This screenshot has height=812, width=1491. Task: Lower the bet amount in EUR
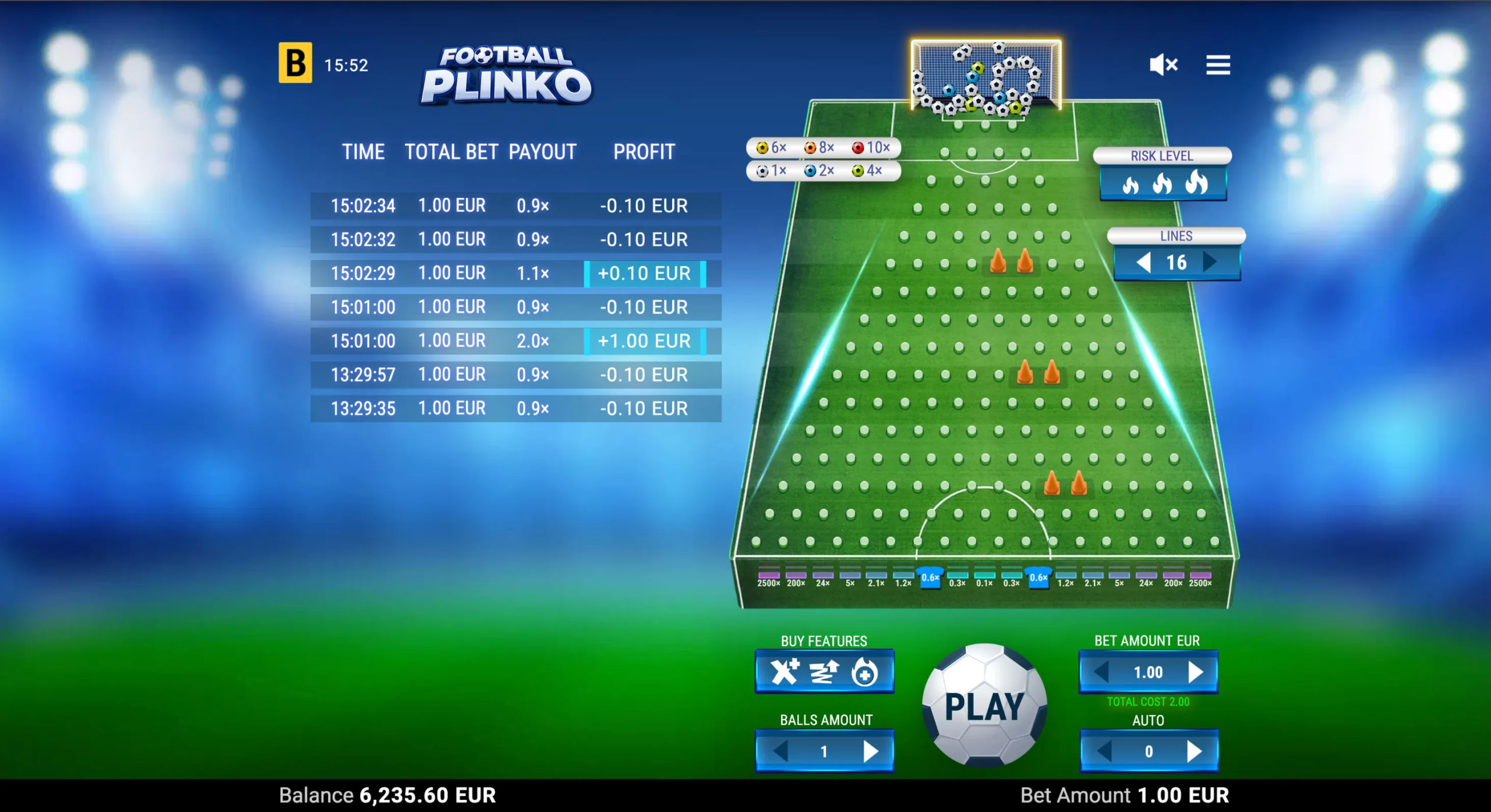pyautogui.click(x=1101, y=672)
